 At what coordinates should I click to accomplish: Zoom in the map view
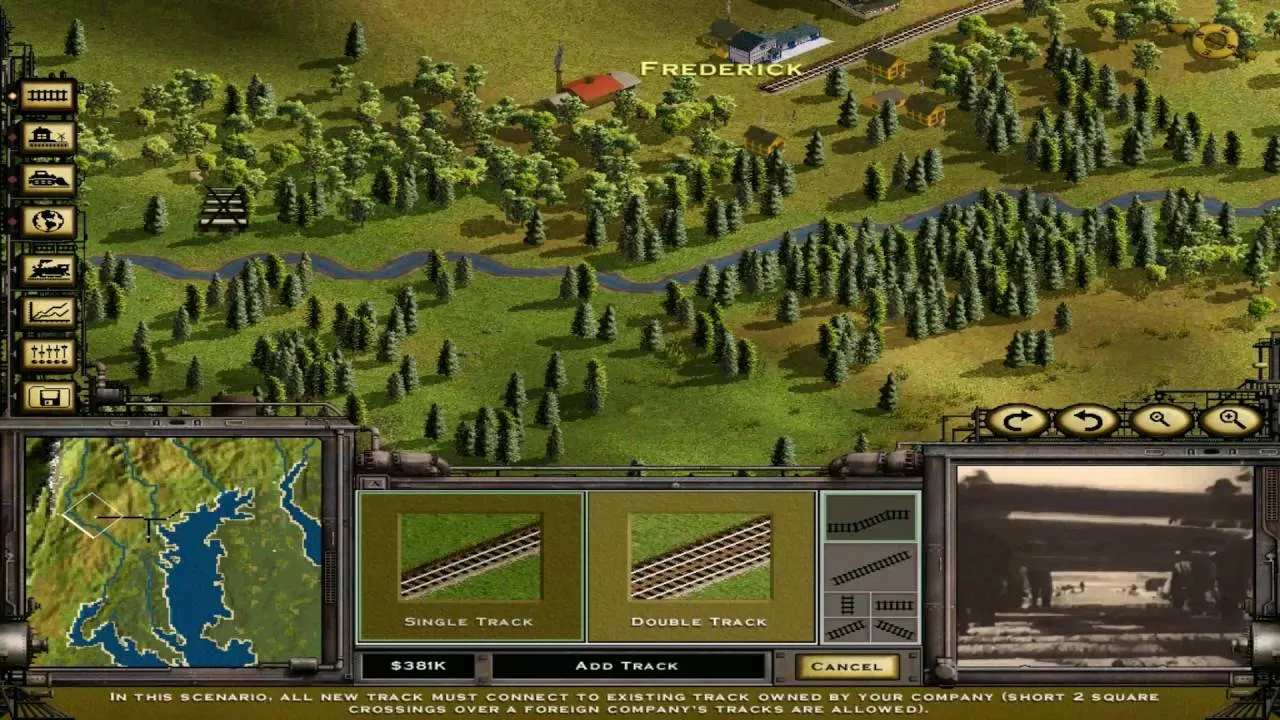tap(1232, 421)
